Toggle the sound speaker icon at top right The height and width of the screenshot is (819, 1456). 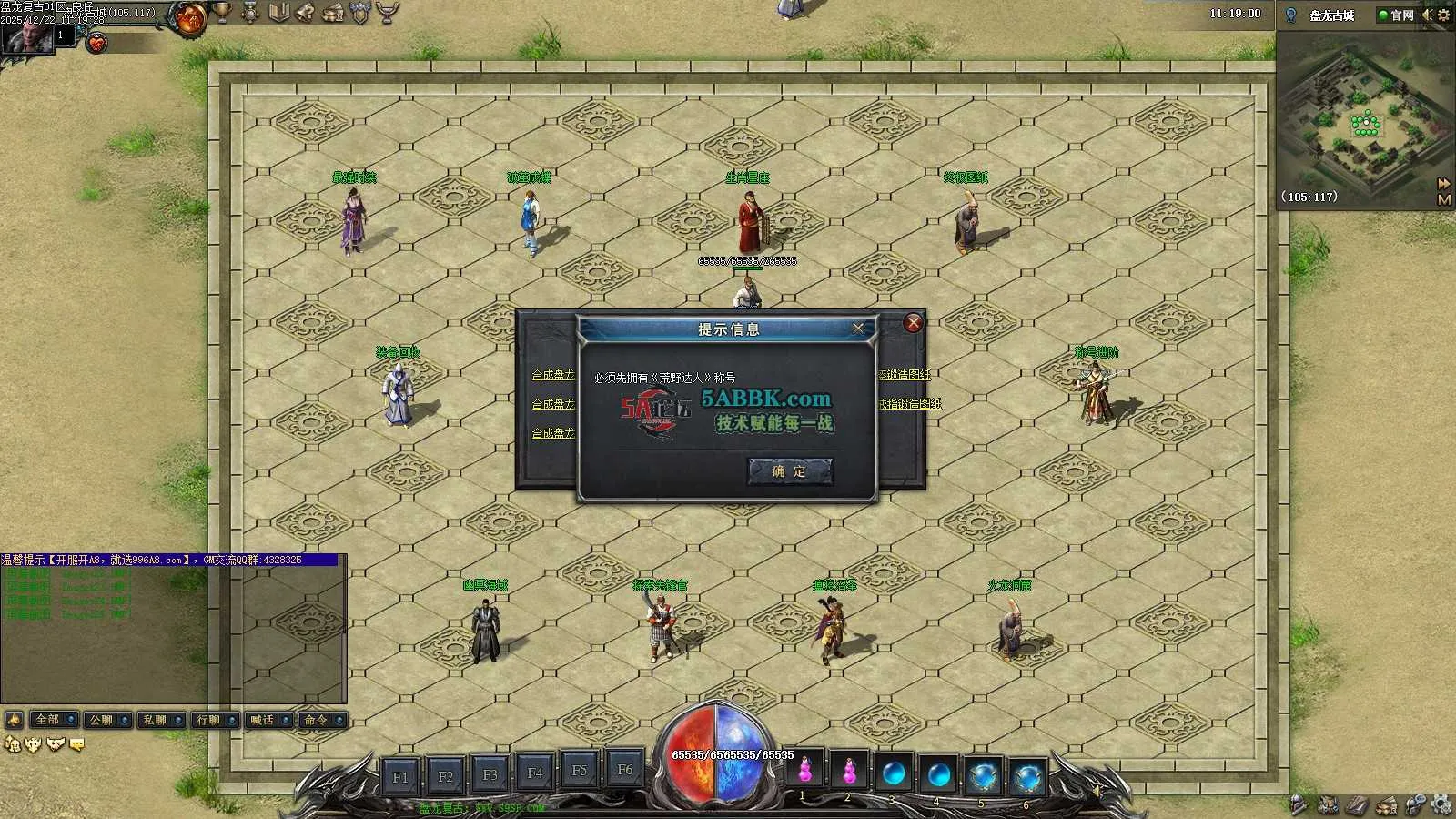pyautogui.click(x=1427, y=15)
